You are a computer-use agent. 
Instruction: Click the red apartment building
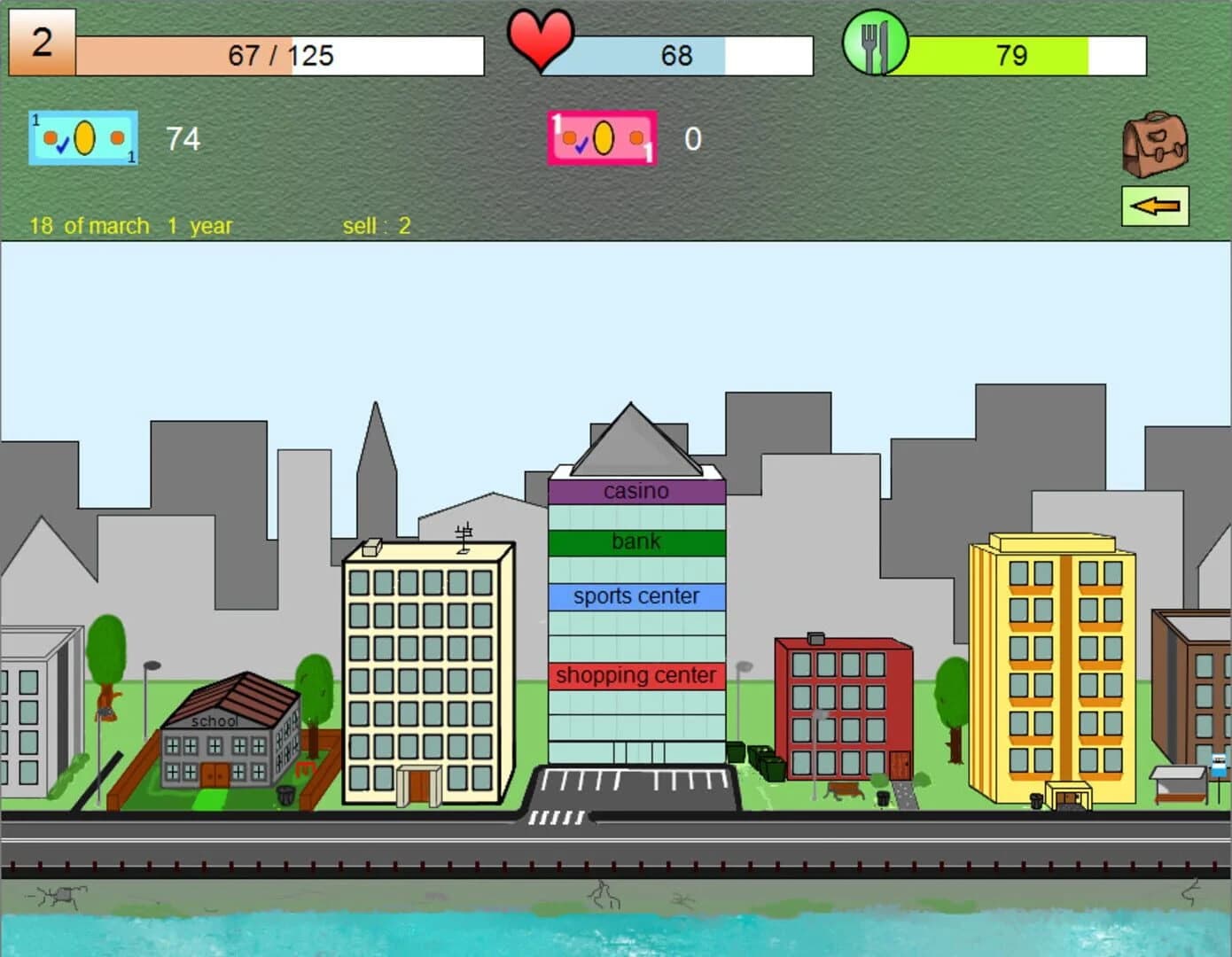(x=842, y=709)
